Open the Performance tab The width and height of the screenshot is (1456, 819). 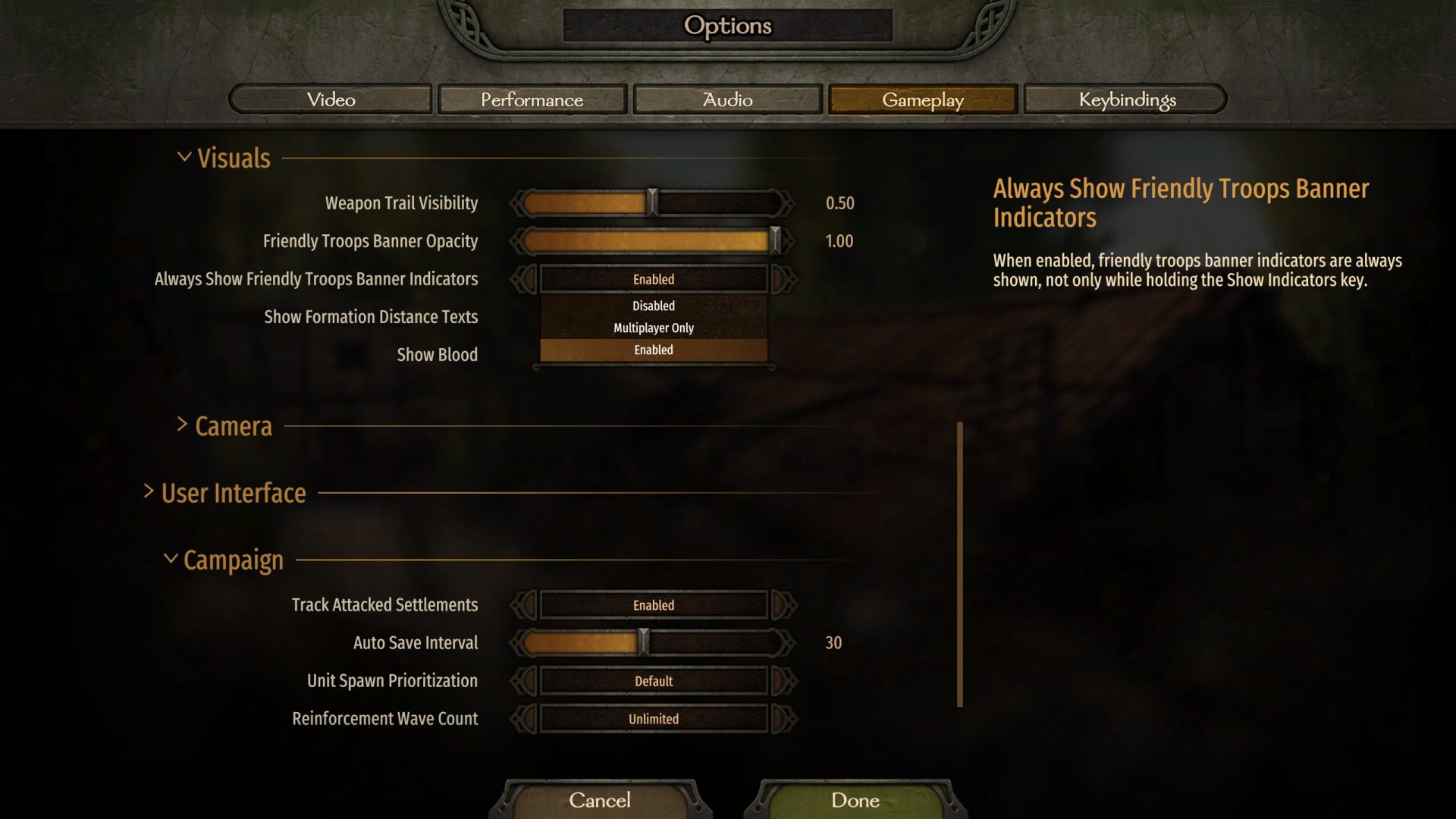532,99
